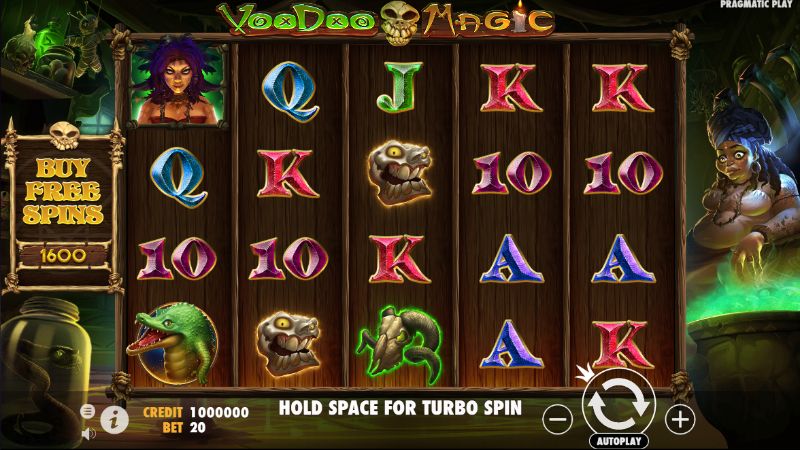The height and width of the screenshot is (450, 800).
Task: Open the game info page
Action: tap(115, 418)
